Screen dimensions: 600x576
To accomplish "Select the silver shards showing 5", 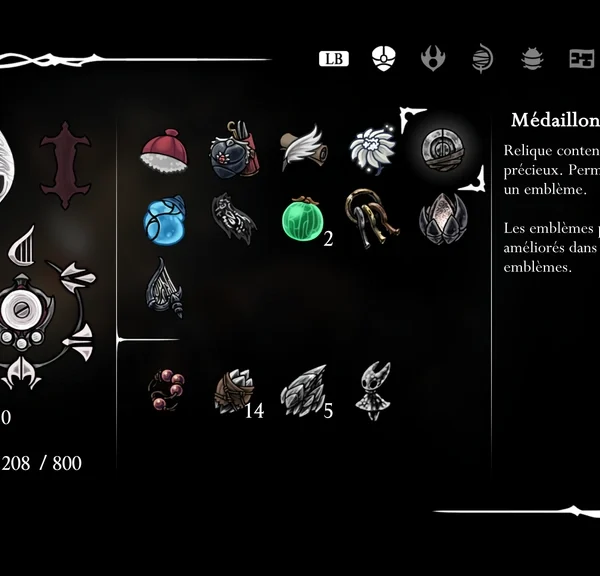I will (x=303, y=390).
